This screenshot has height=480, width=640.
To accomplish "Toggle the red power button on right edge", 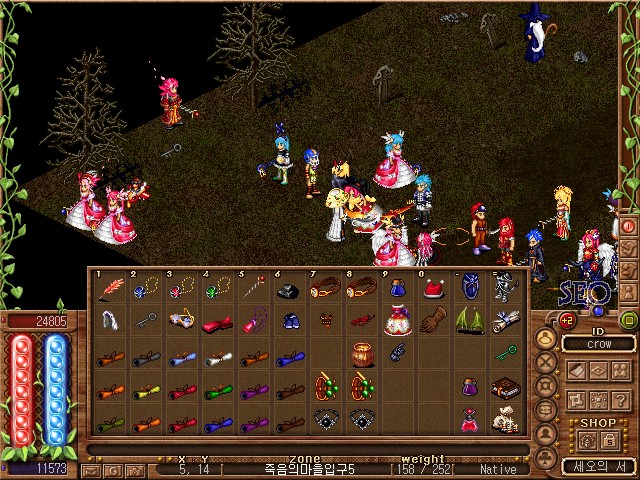I will tap(629, 226).
